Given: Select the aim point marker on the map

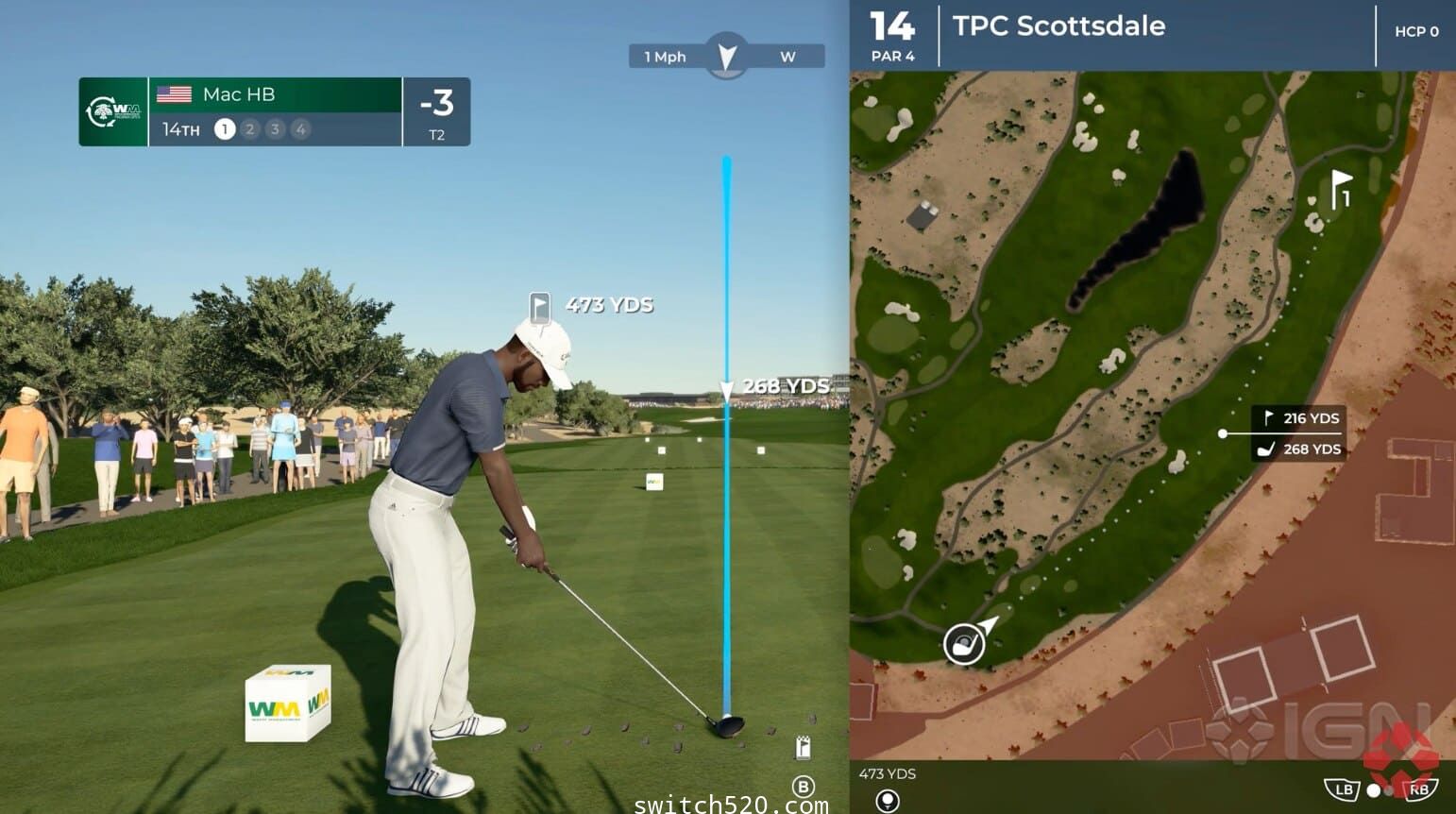Looking at the screenshot, I should 1223,433.
